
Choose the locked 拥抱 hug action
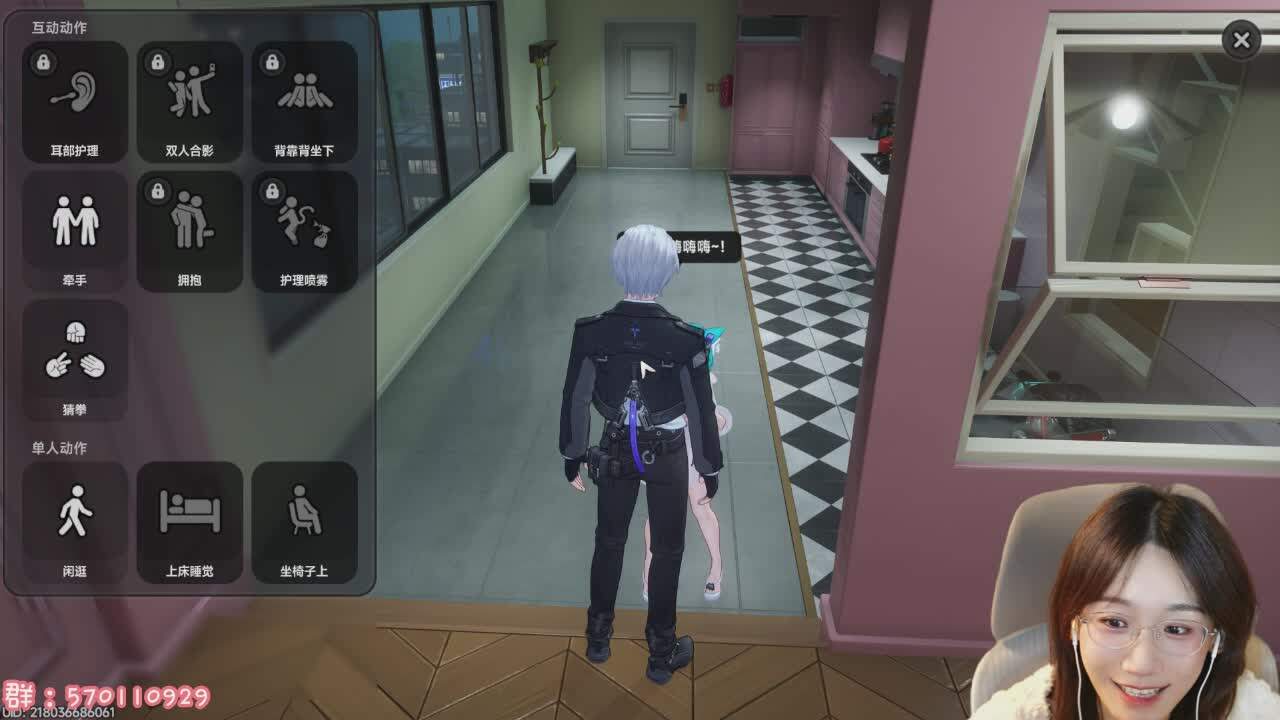coord(190,231)
